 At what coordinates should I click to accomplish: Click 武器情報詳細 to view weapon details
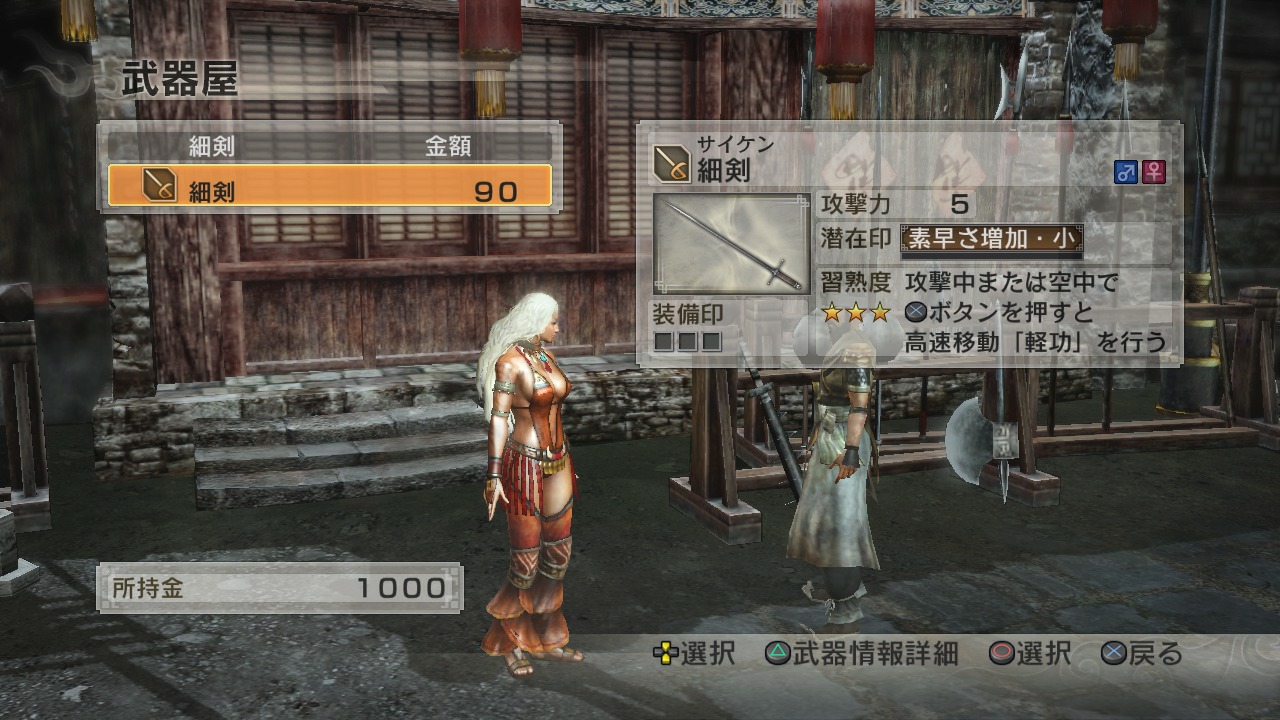pos(873,655)
